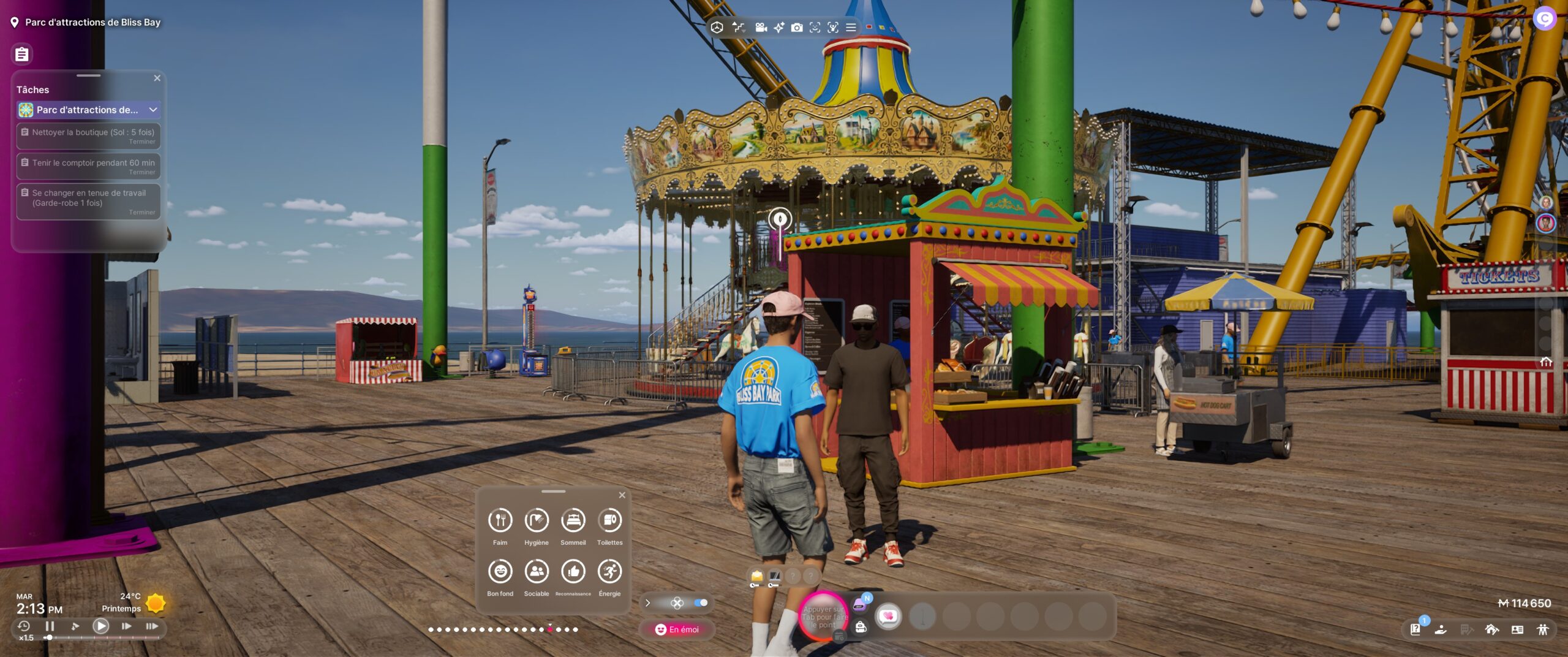This screenshot has height=657, width=1568.
Task: Close the needs panel
Action: [x=622, y=495]
